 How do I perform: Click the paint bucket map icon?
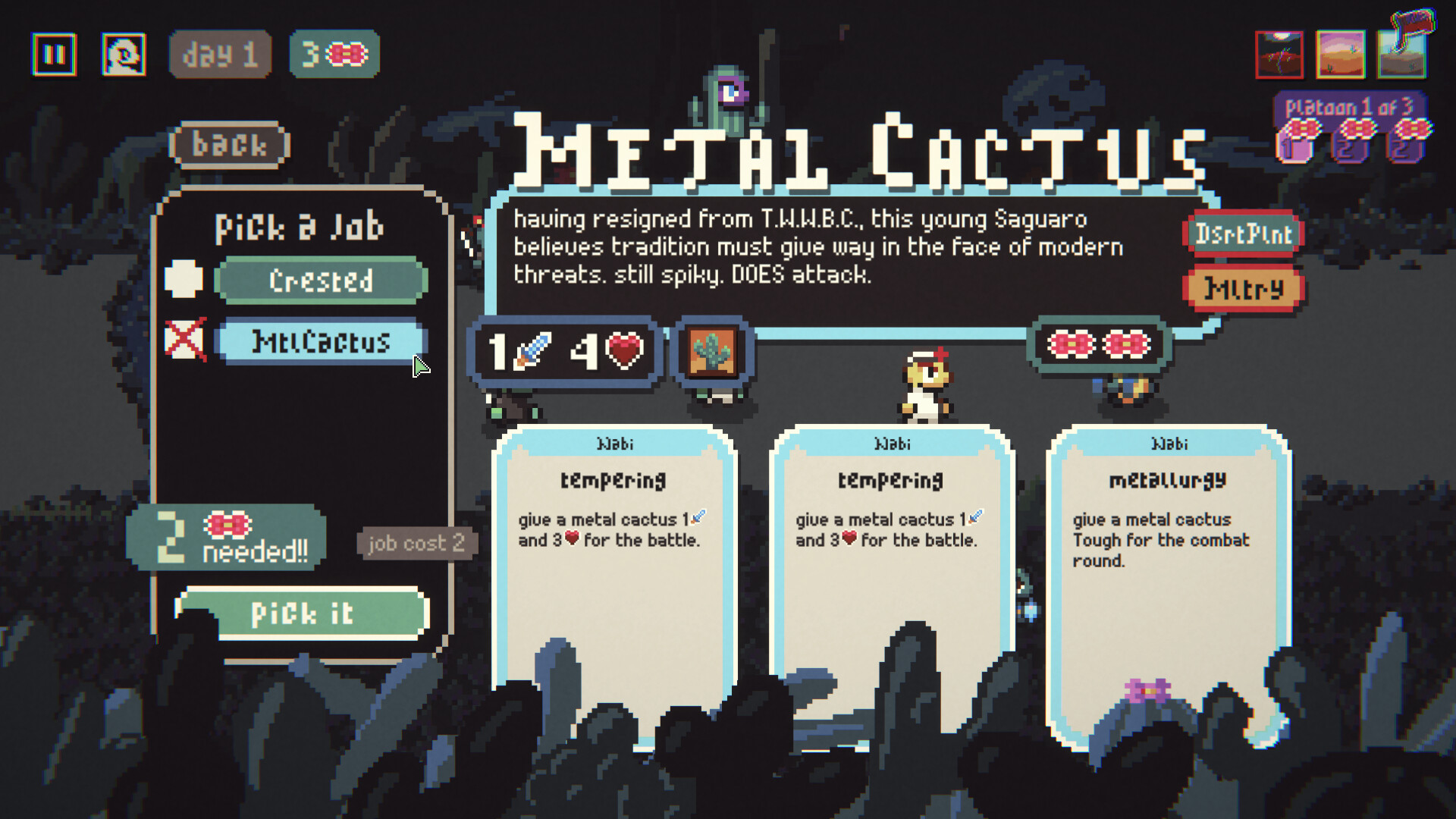coord(1402,55)
